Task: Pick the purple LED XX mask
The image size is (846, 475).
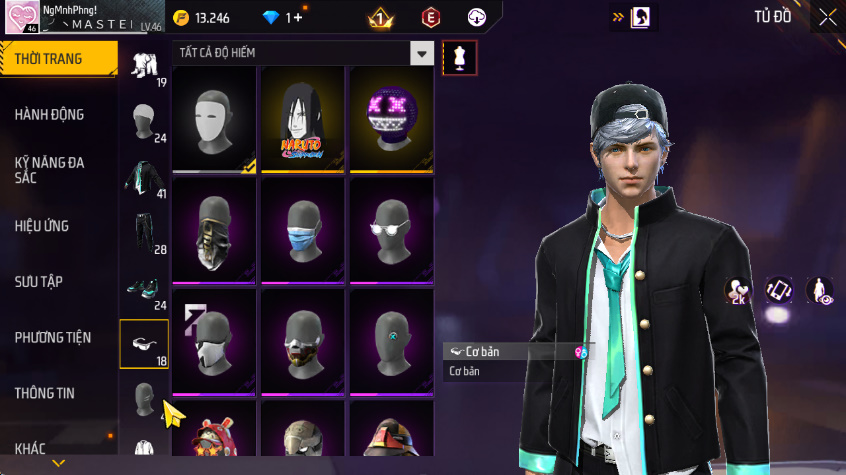Action: point(391,122)
